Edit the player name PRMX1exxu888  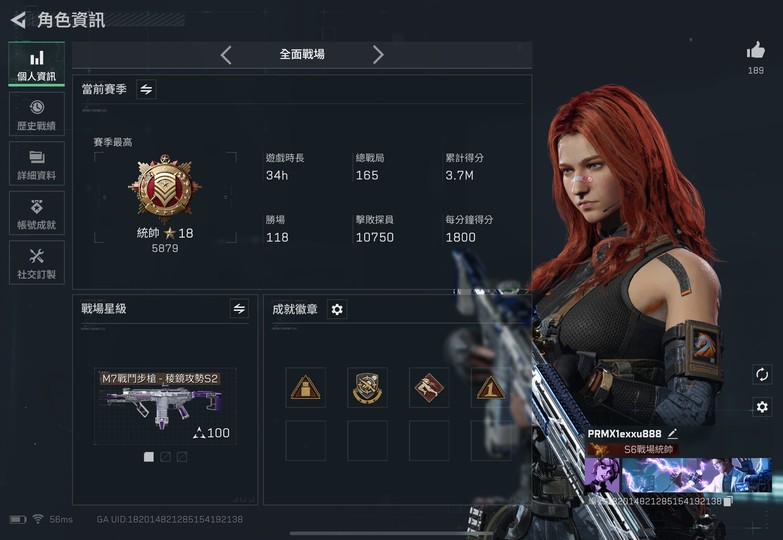(673, 433)
